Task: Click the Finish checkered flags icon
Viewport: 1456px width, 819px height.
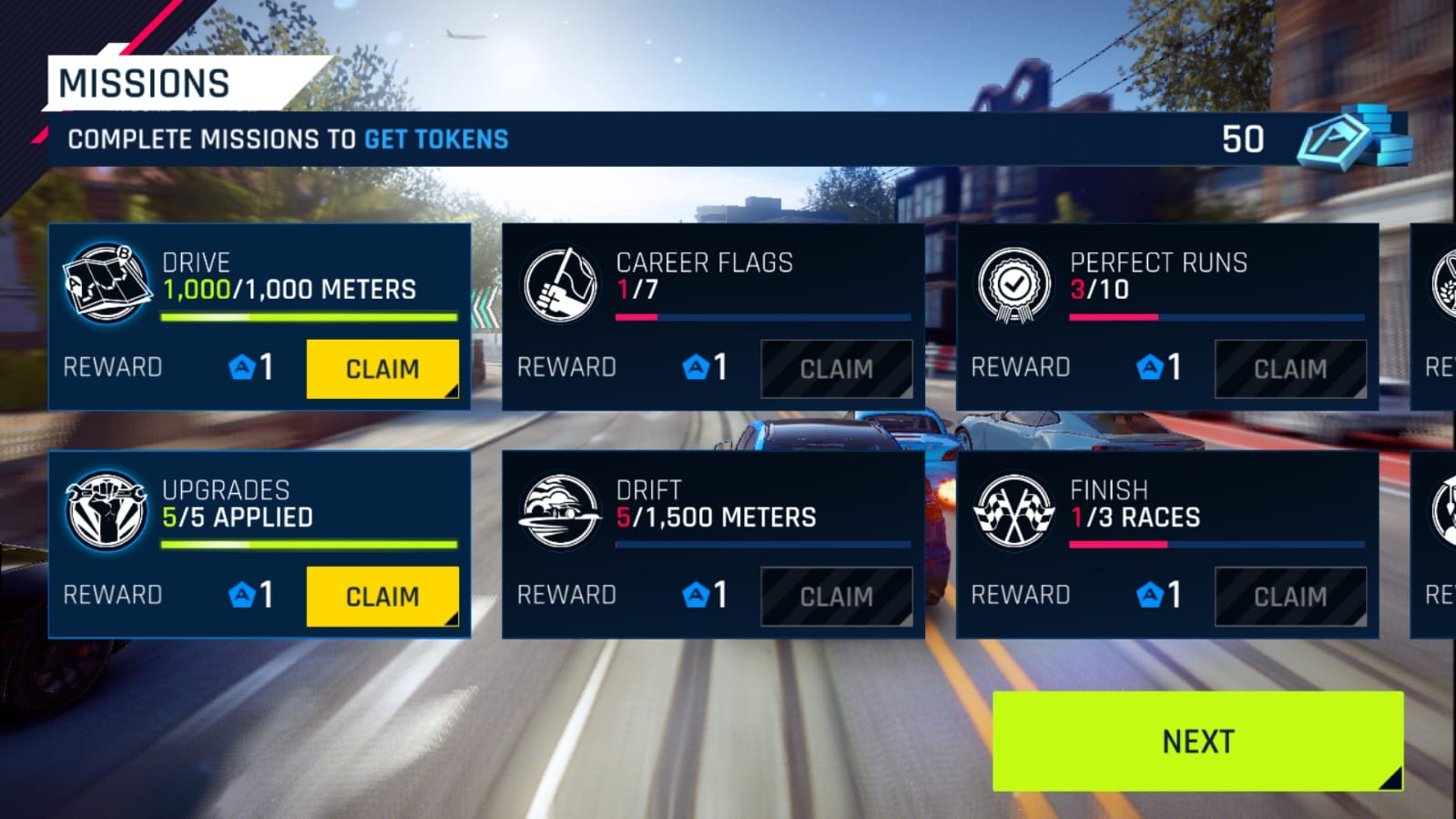Action: pyautogui.click(x=1013, y=512)
